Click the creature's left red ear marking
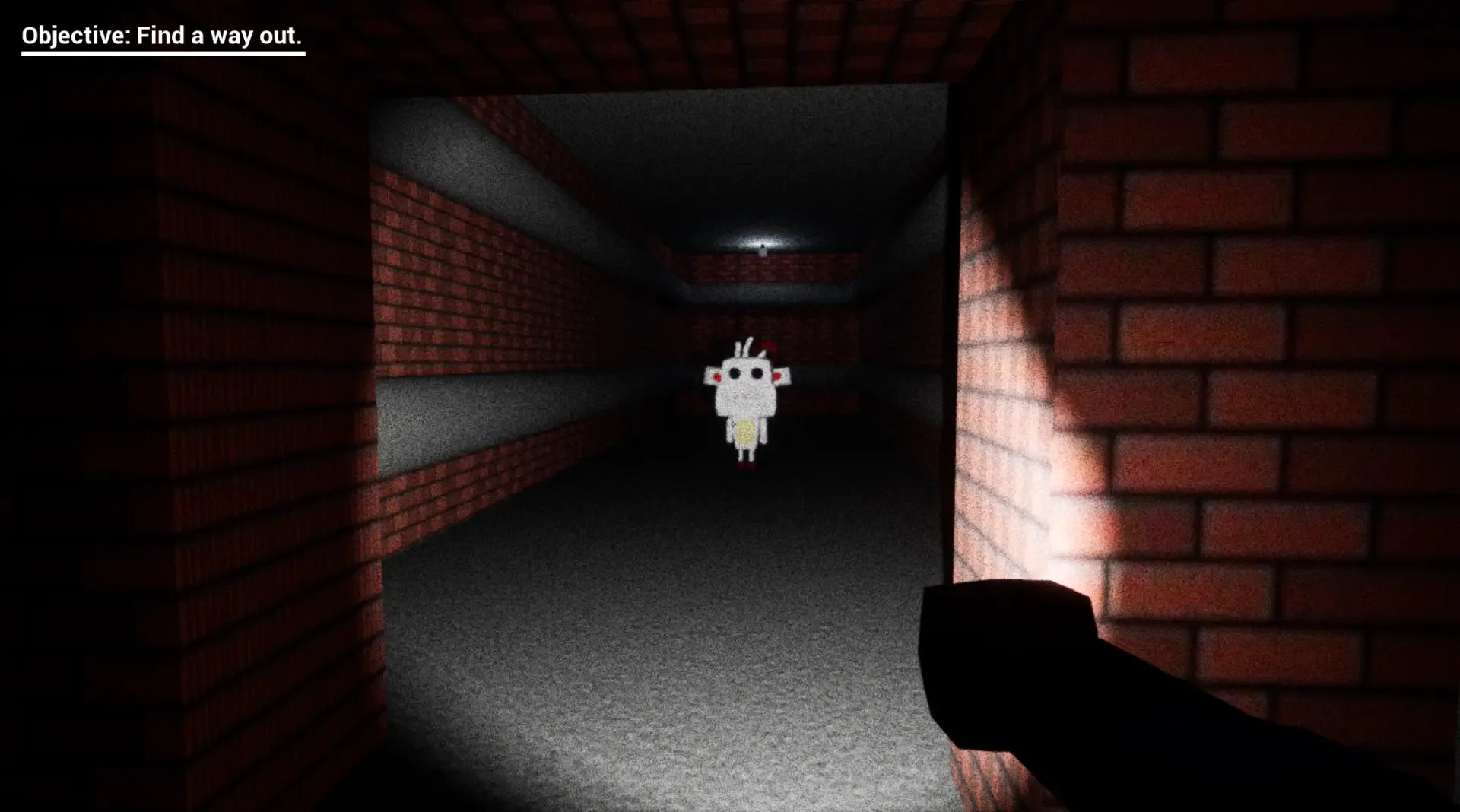 pyautogui.click(x=717, y=376)
